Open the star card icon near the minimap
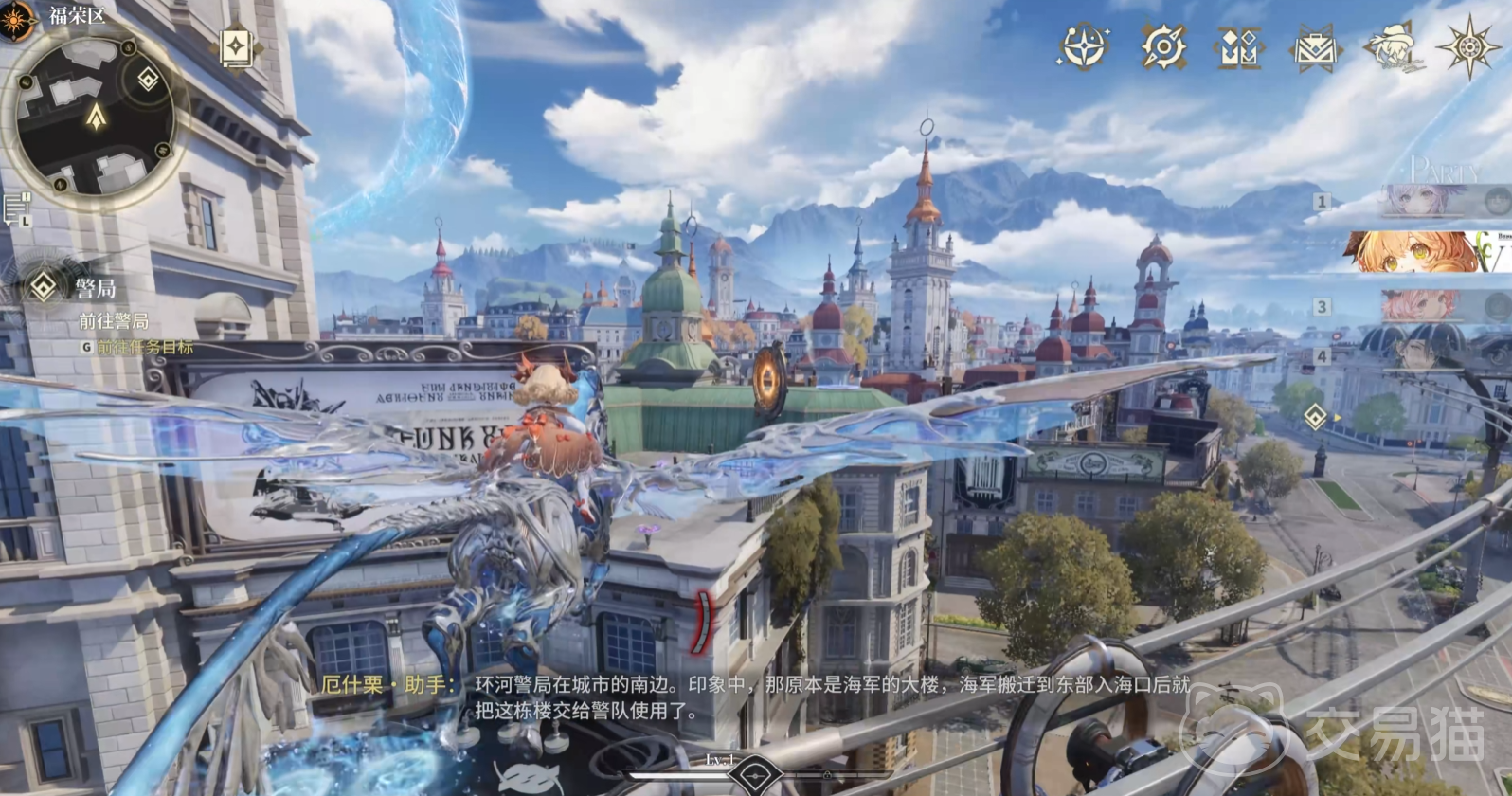This screenshot has width=1512, height=796. [x=235, y=47]
